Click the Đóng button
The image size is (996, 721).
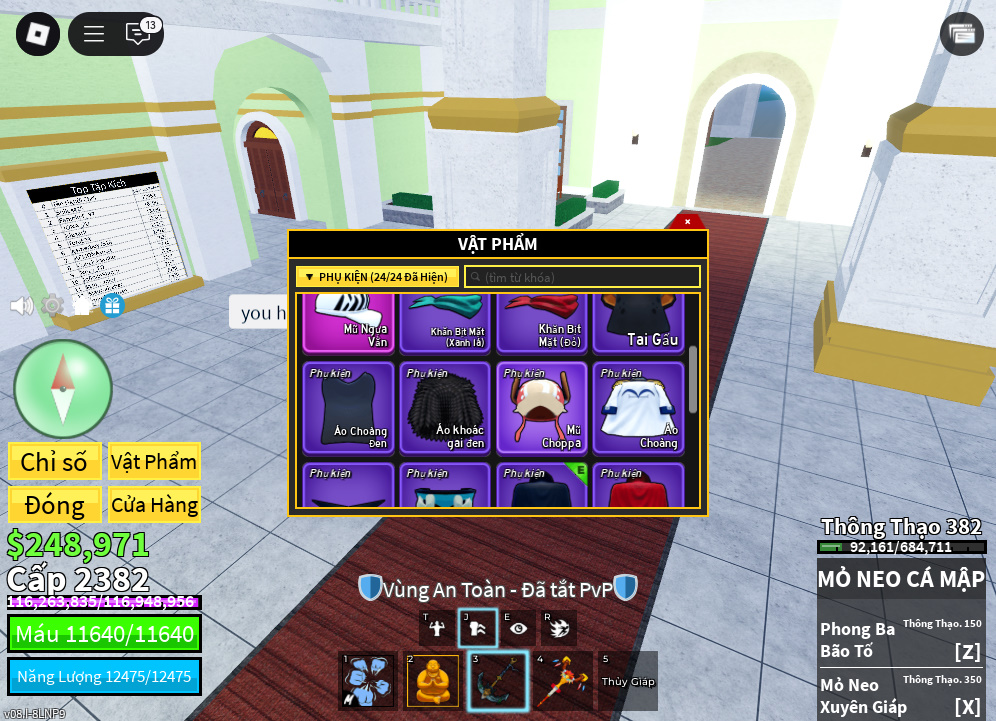(x=54, y=505)
